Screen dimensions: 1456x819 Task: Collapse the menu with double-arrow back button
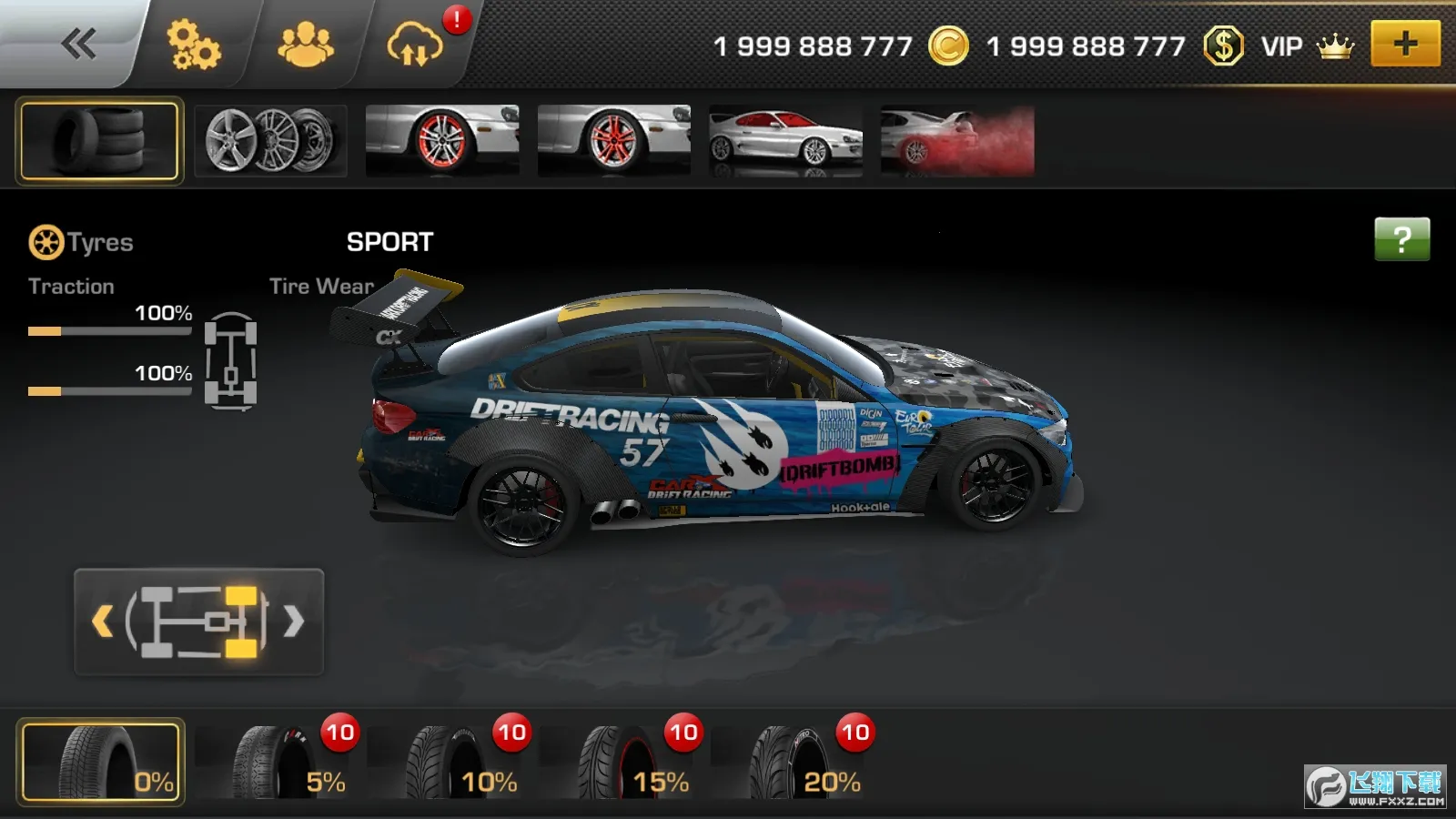(x=80, y=42)
